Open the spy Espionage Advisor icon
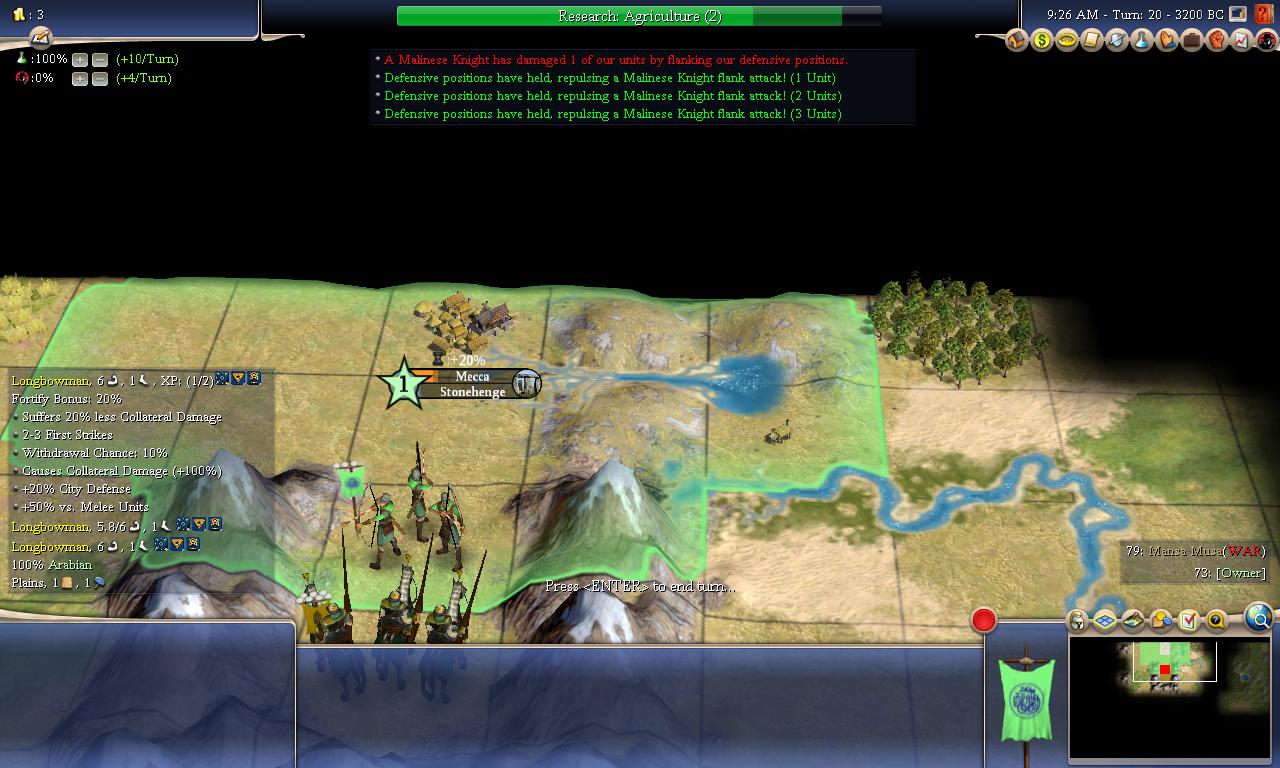This screenshot has height=768, width=1280. [1265, 41]
